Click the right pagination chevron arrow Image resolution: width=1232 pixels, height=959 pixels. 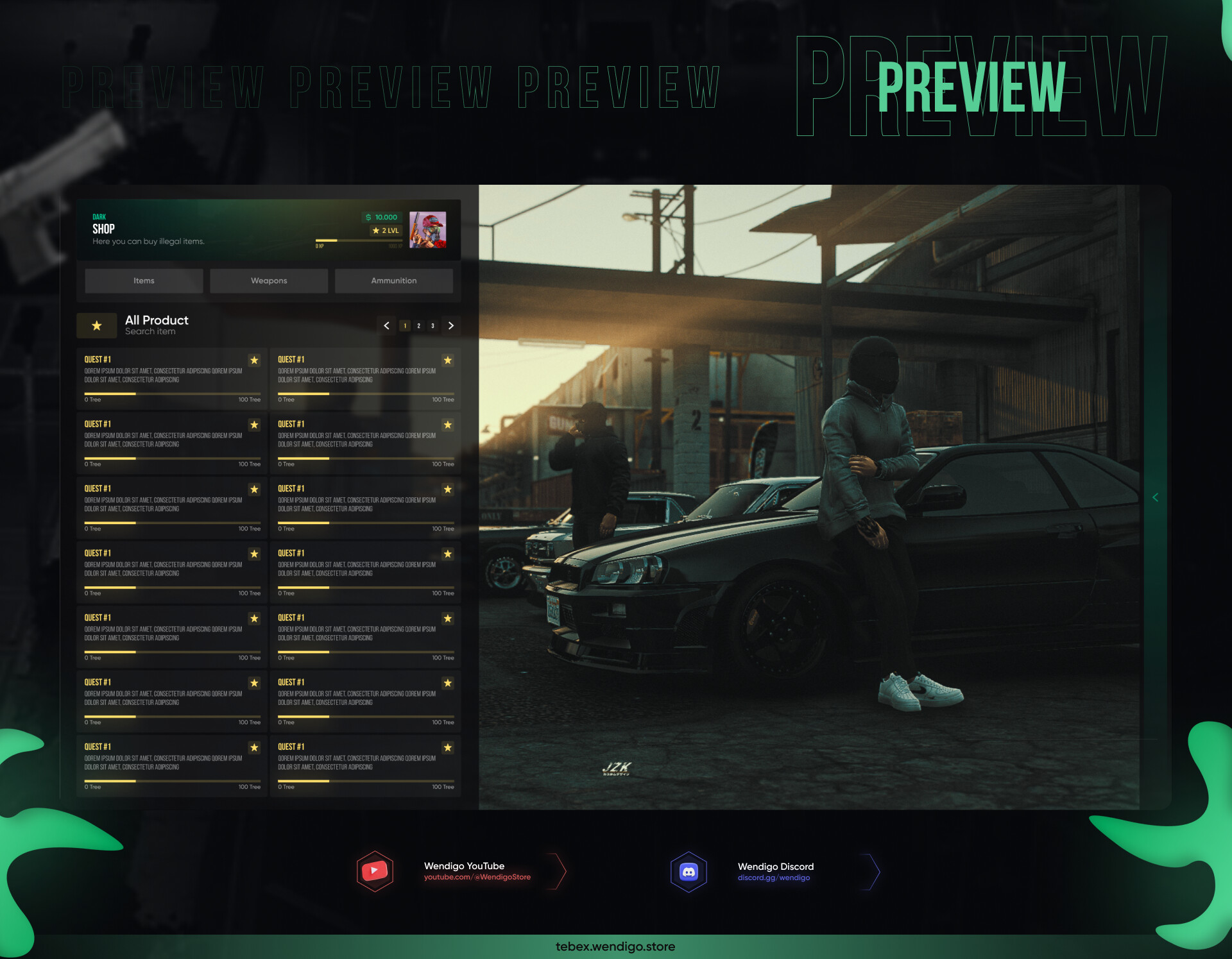coord(450,326)
